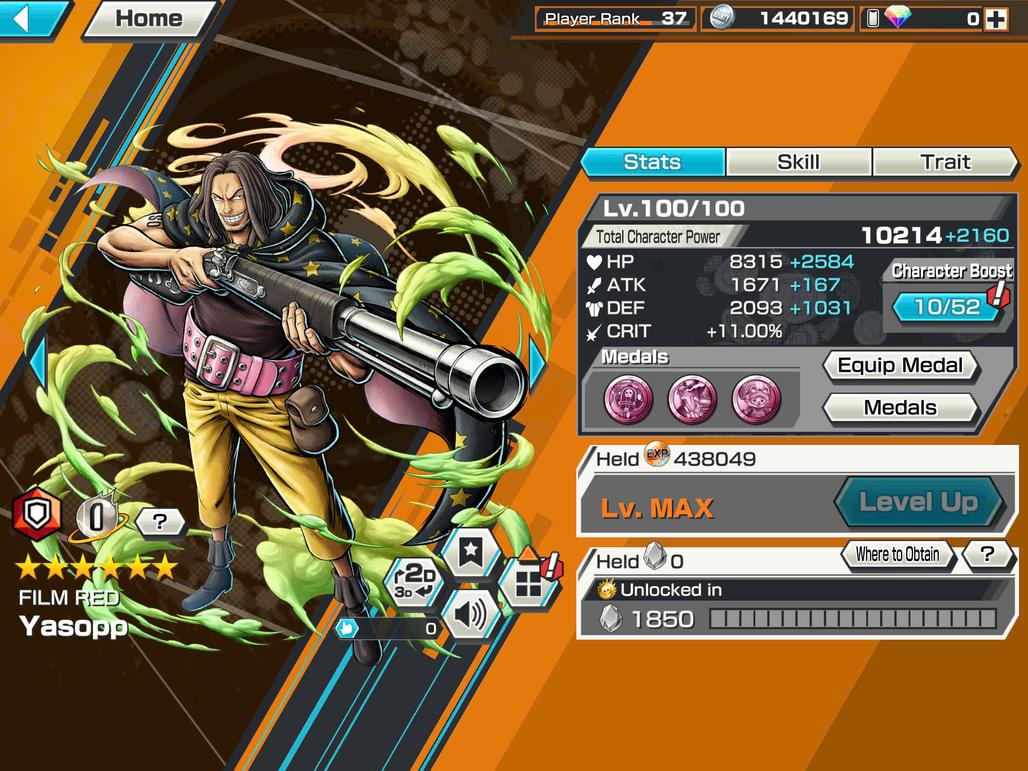Viewport: 1028px width, 771px height.
Task: Check Where to Obtain fragments
Action: tap(897, 554)
